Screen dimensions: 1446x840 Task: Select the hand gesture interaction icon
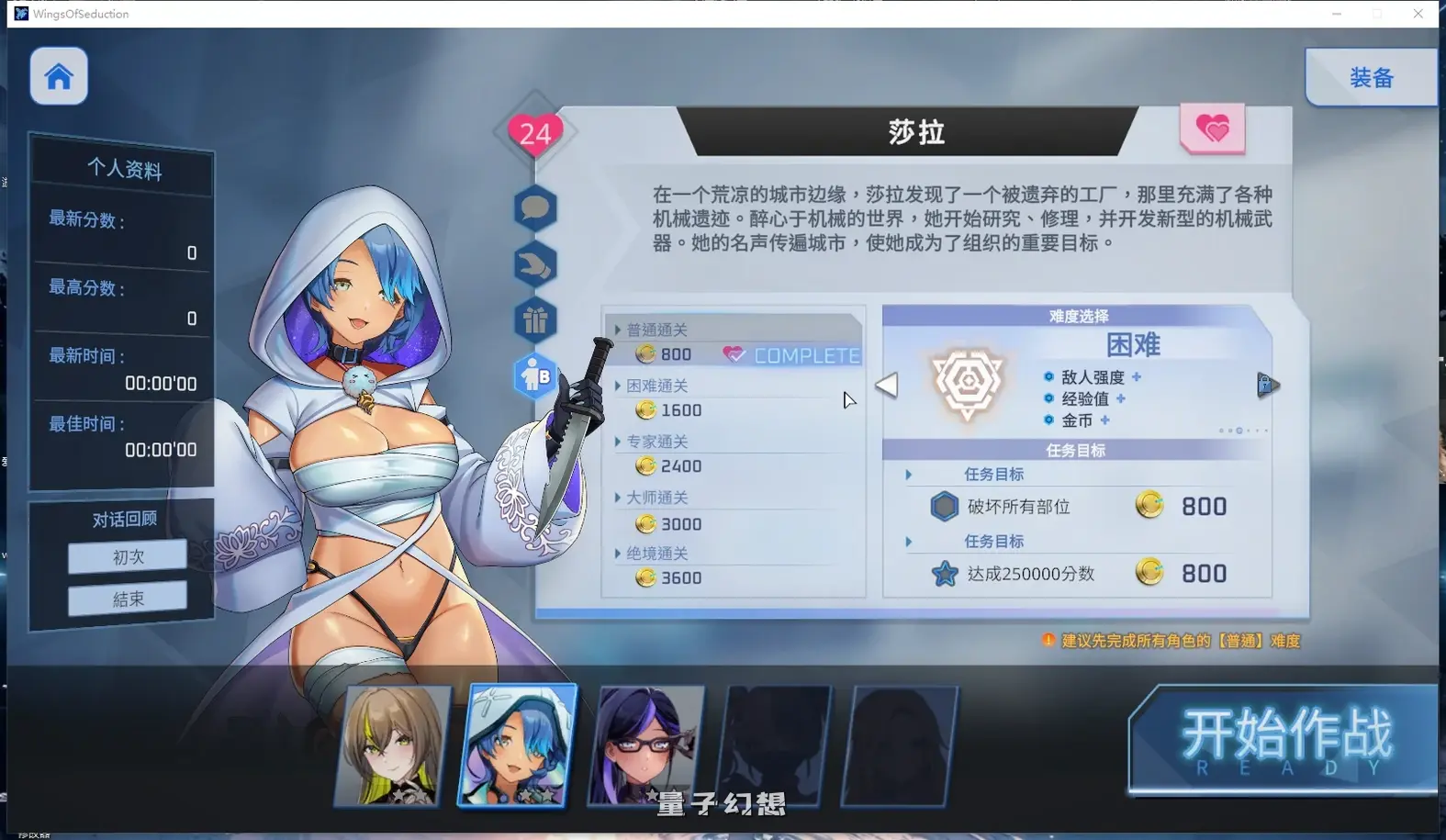point(533,264)
